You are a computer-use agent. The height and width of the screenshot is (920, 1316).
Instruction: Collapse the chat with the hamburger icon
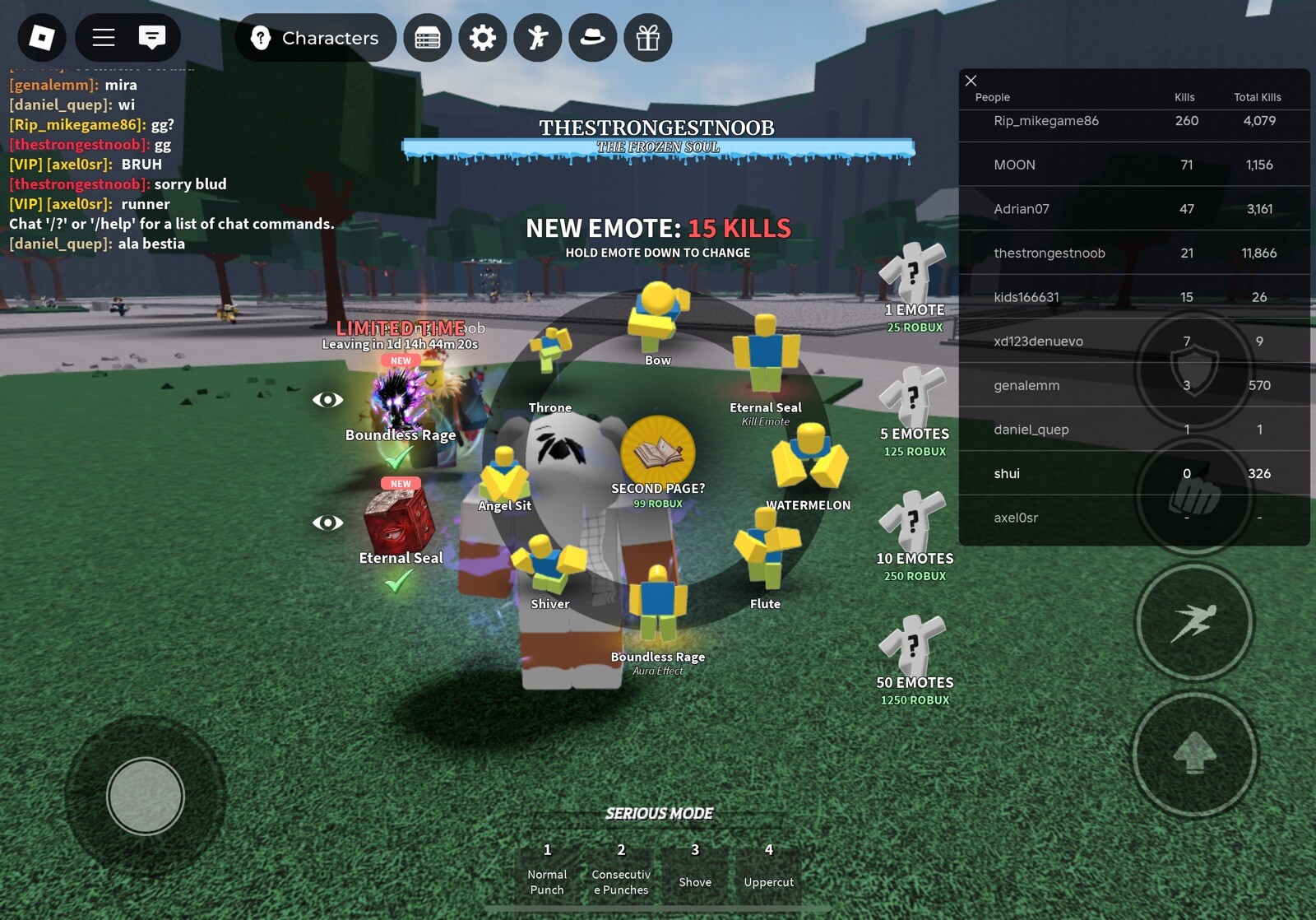(104, 38)
